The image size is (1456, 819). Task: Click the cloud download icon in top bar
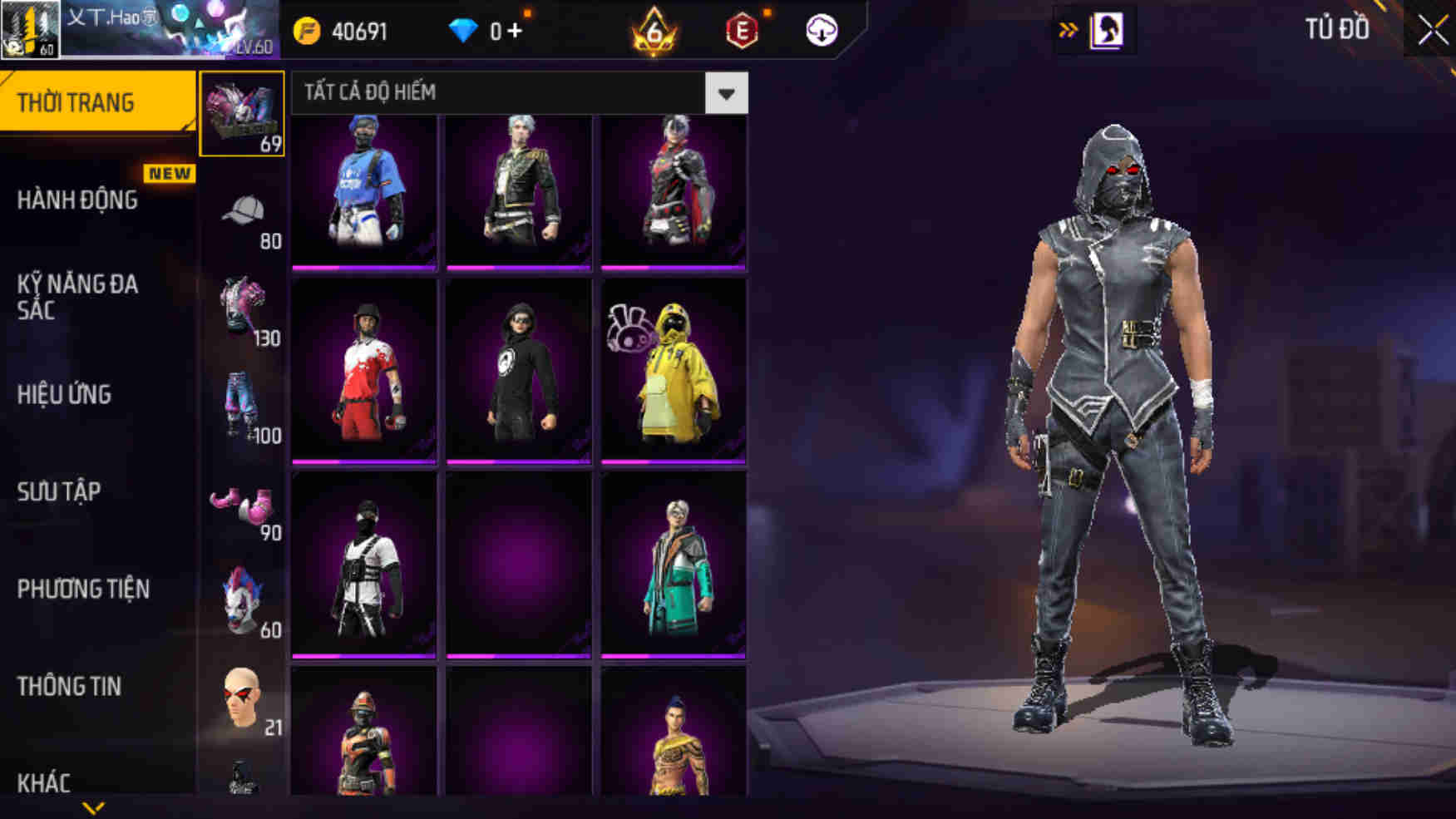click(x=822, y=32)
